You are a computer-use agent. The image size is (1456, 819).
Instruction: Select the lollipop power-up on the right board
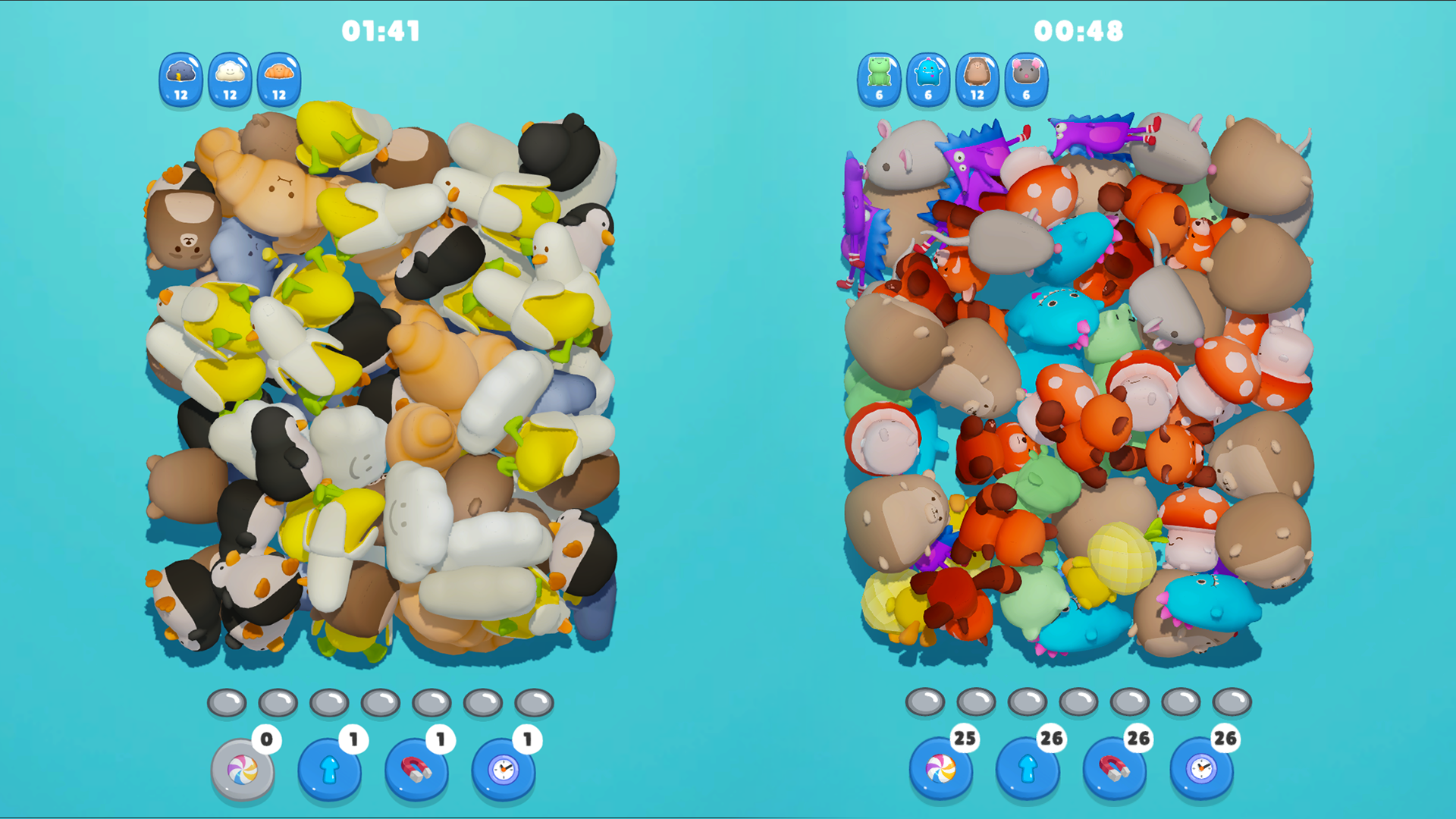click(x=943, y=768)
